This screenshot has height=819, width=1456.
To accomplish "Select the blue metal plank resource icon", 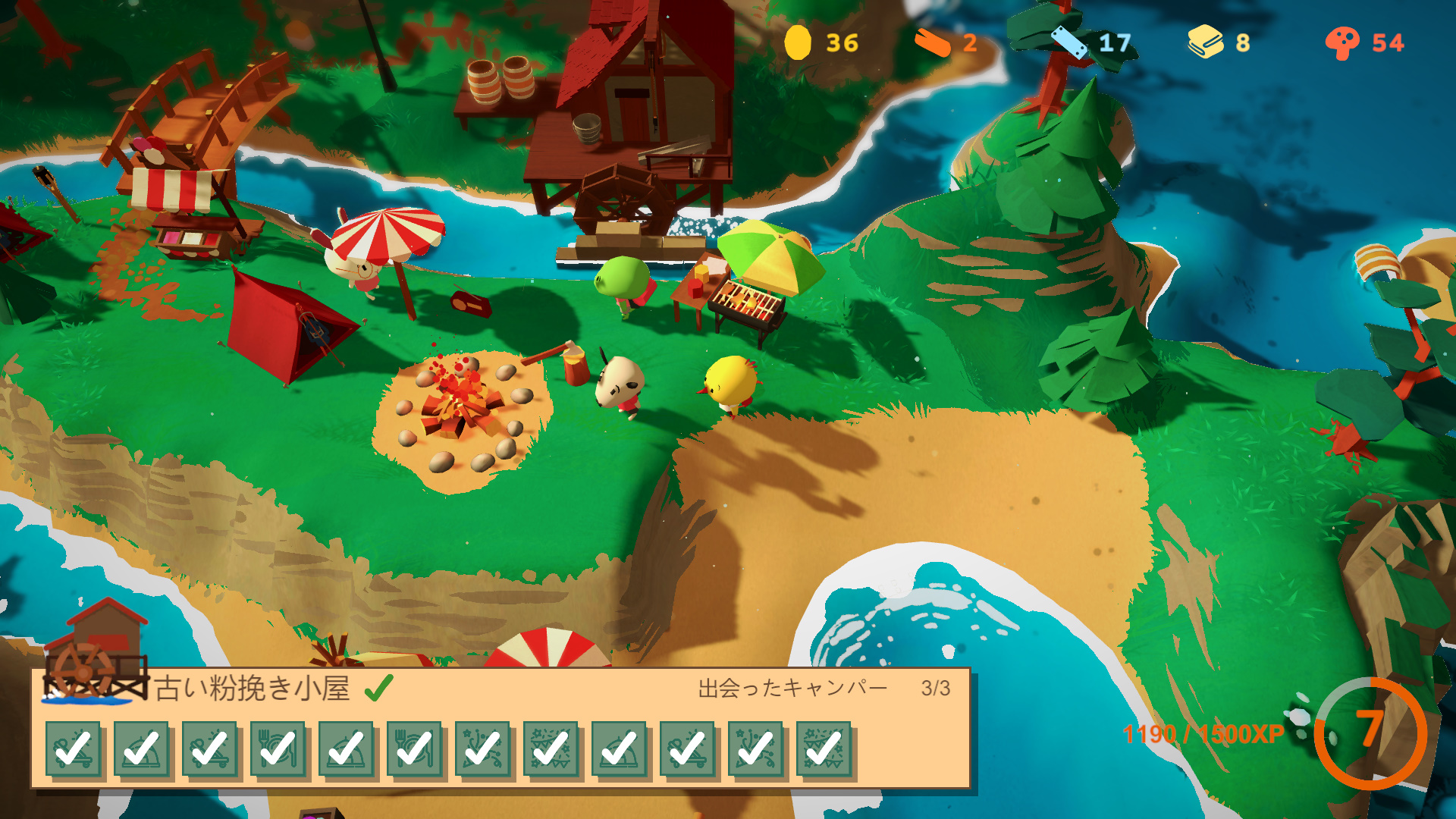I will [x=1068, y=42].
